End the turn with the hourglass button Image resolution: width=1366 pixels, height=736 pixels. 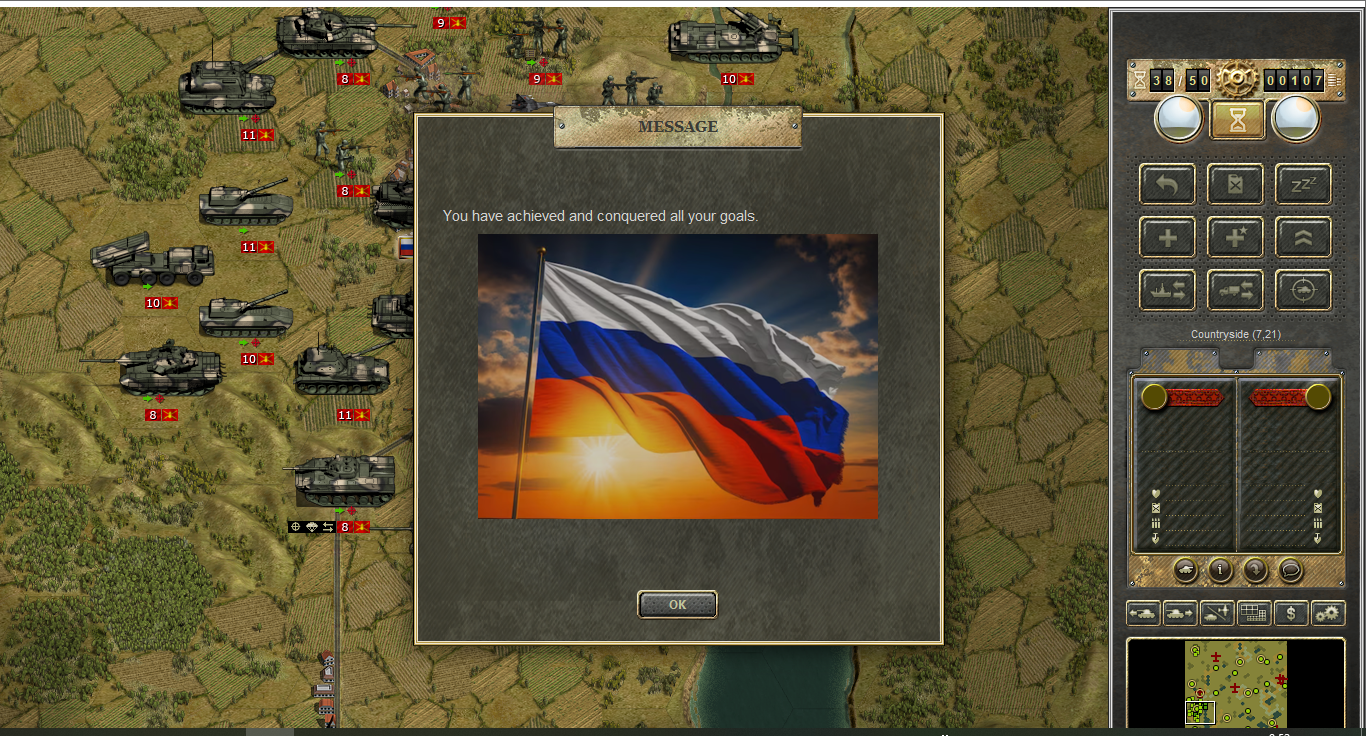(1238, 120)
